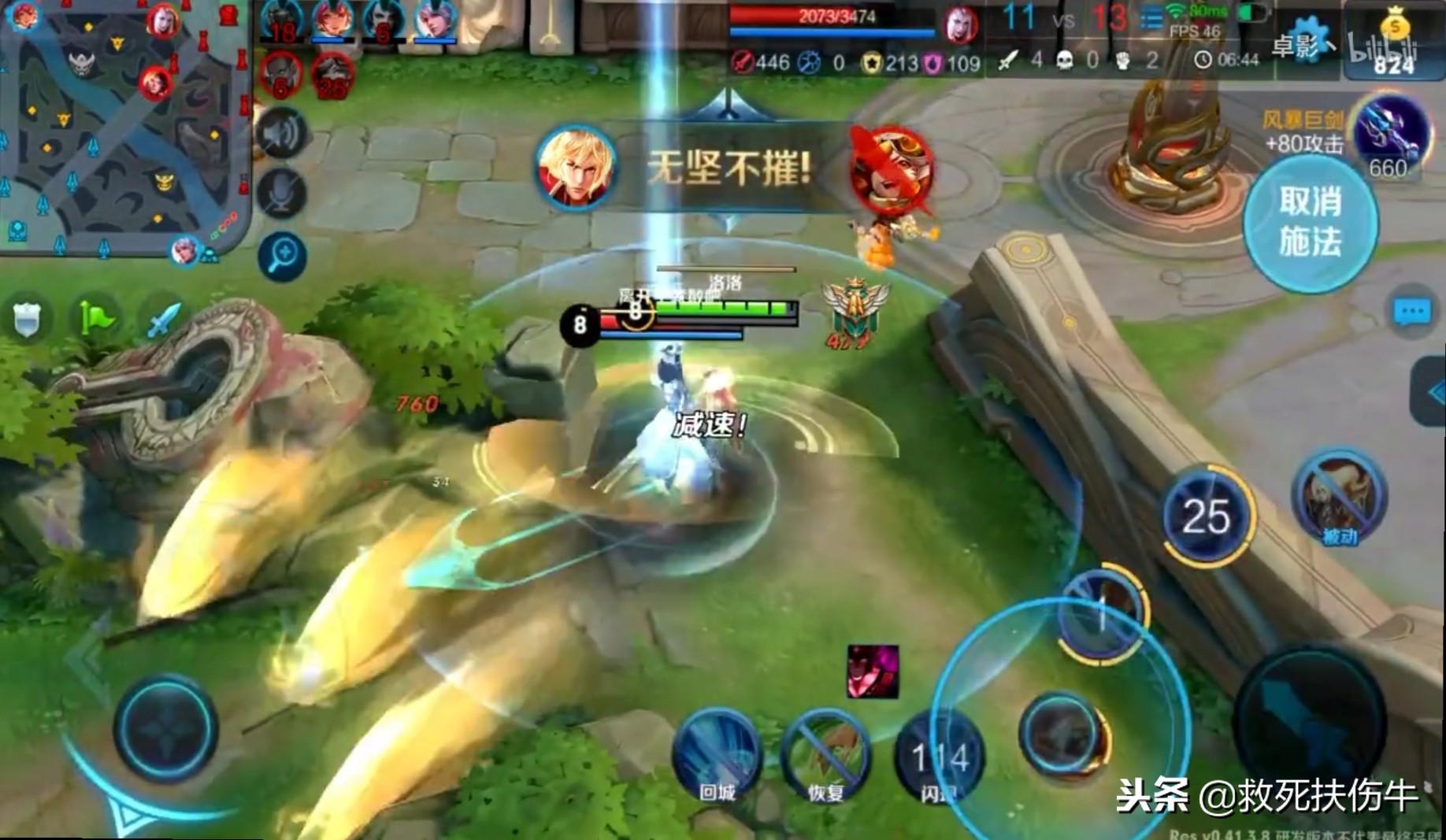Viewport: 1446px width, 840px height.
Task: Tap the virtual movement joystick
Action: 165,728
